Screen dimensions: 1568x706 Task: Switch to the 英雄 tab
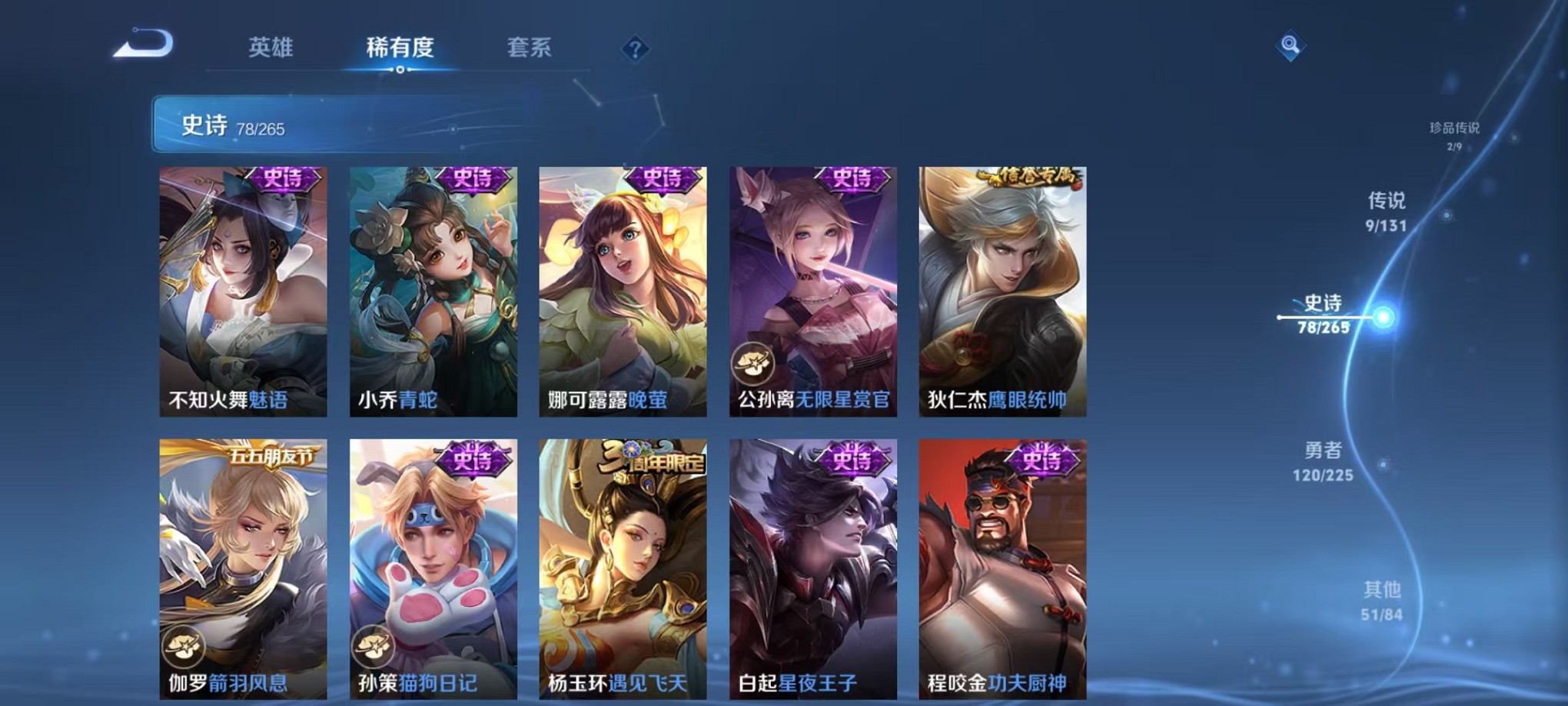[x=271, y=48]
